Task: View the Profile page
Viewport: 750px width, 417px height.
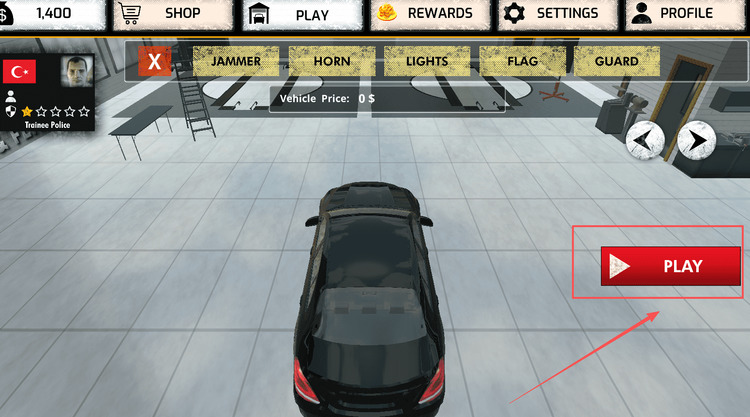Action: coord(684,14)
